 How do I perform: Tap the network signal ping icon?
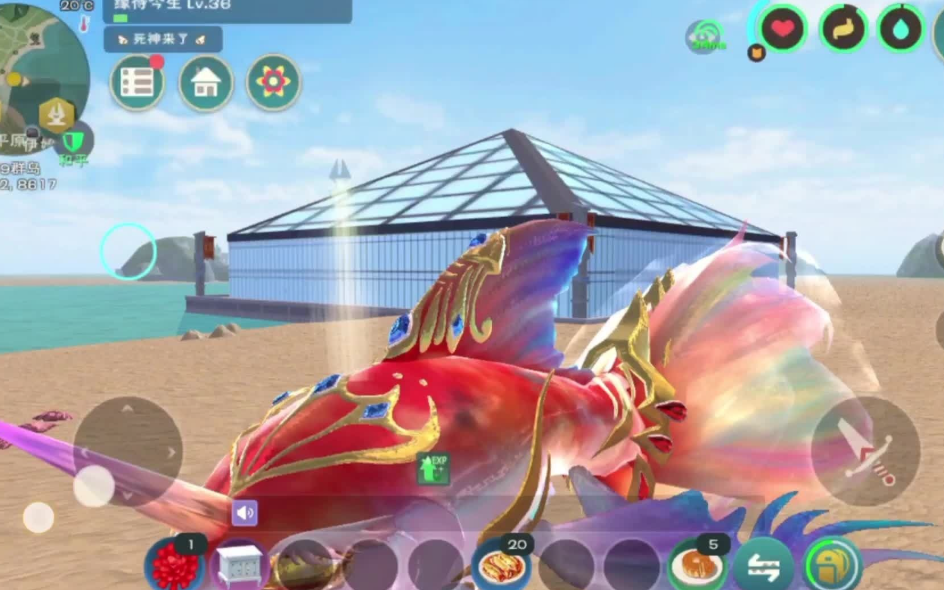tap(705, 38)
